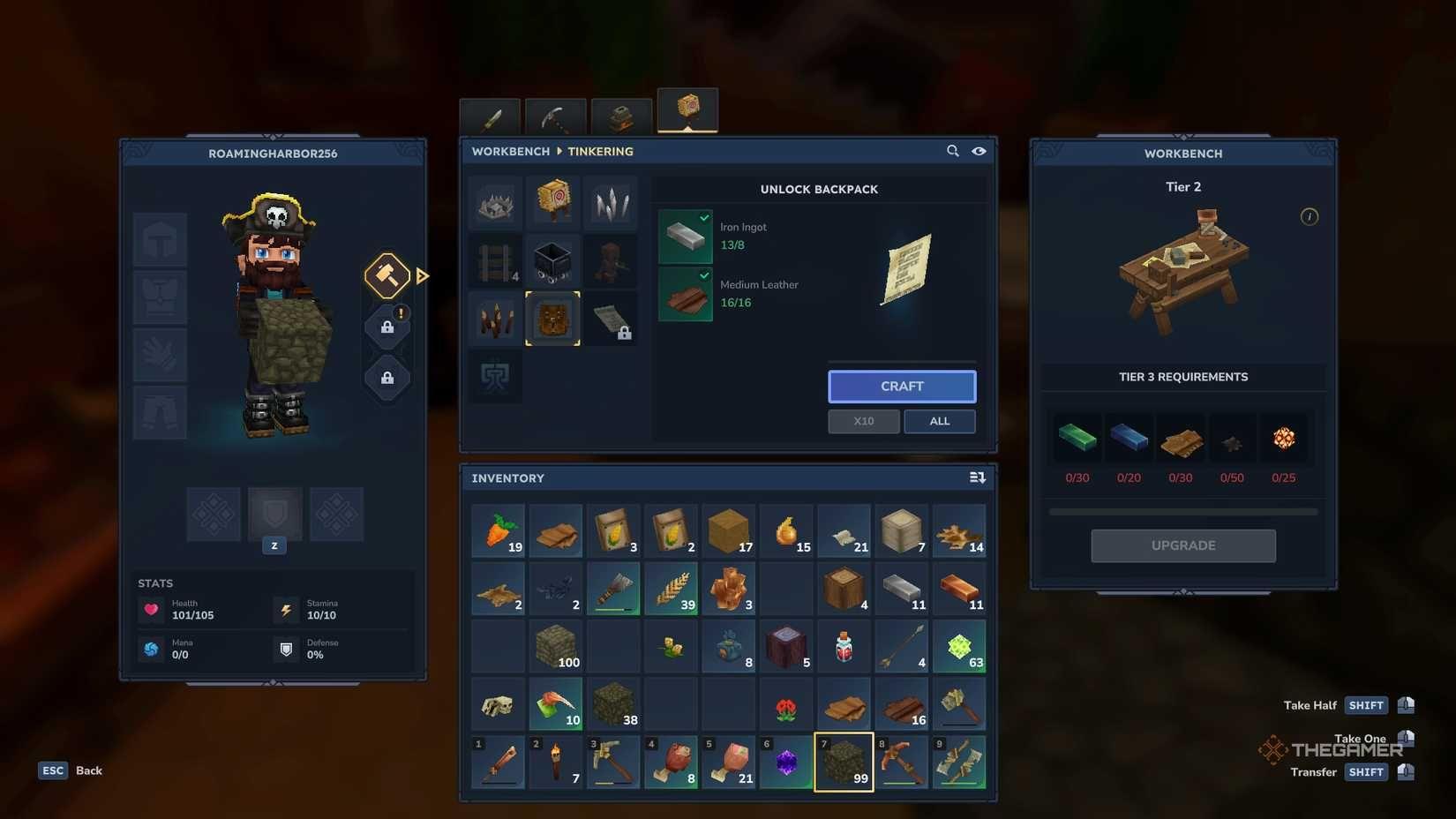Select the rail track recipe icon
The image size is (1456, 819).
point(494,259)
